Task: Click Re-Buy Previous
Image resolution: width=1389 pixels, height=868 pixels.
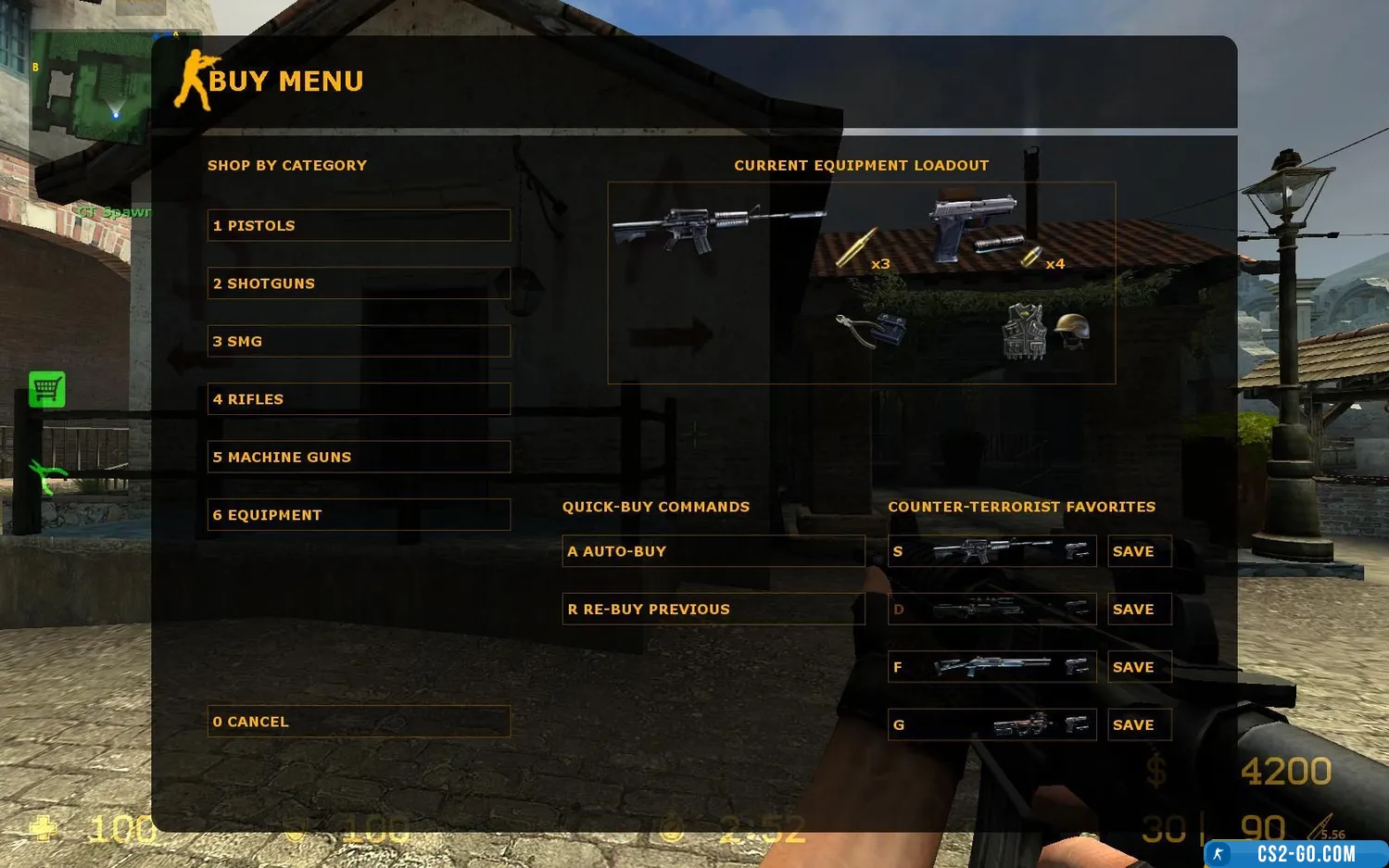Action: 713,610
